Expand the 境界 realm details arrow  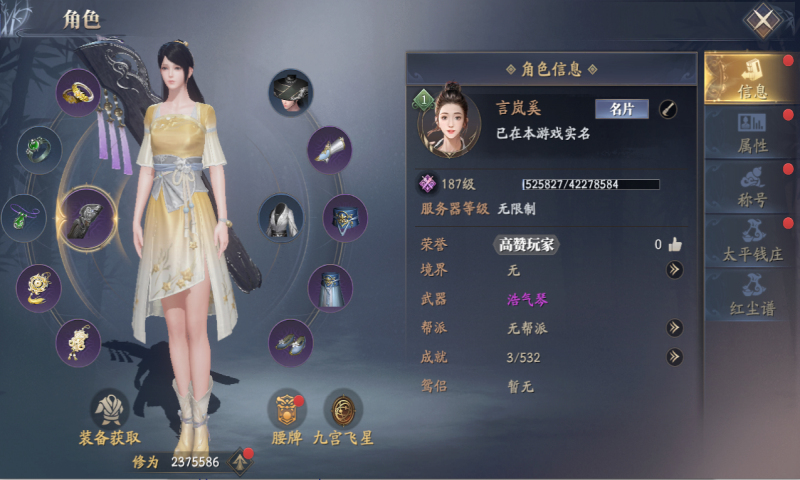click(675, 270)
